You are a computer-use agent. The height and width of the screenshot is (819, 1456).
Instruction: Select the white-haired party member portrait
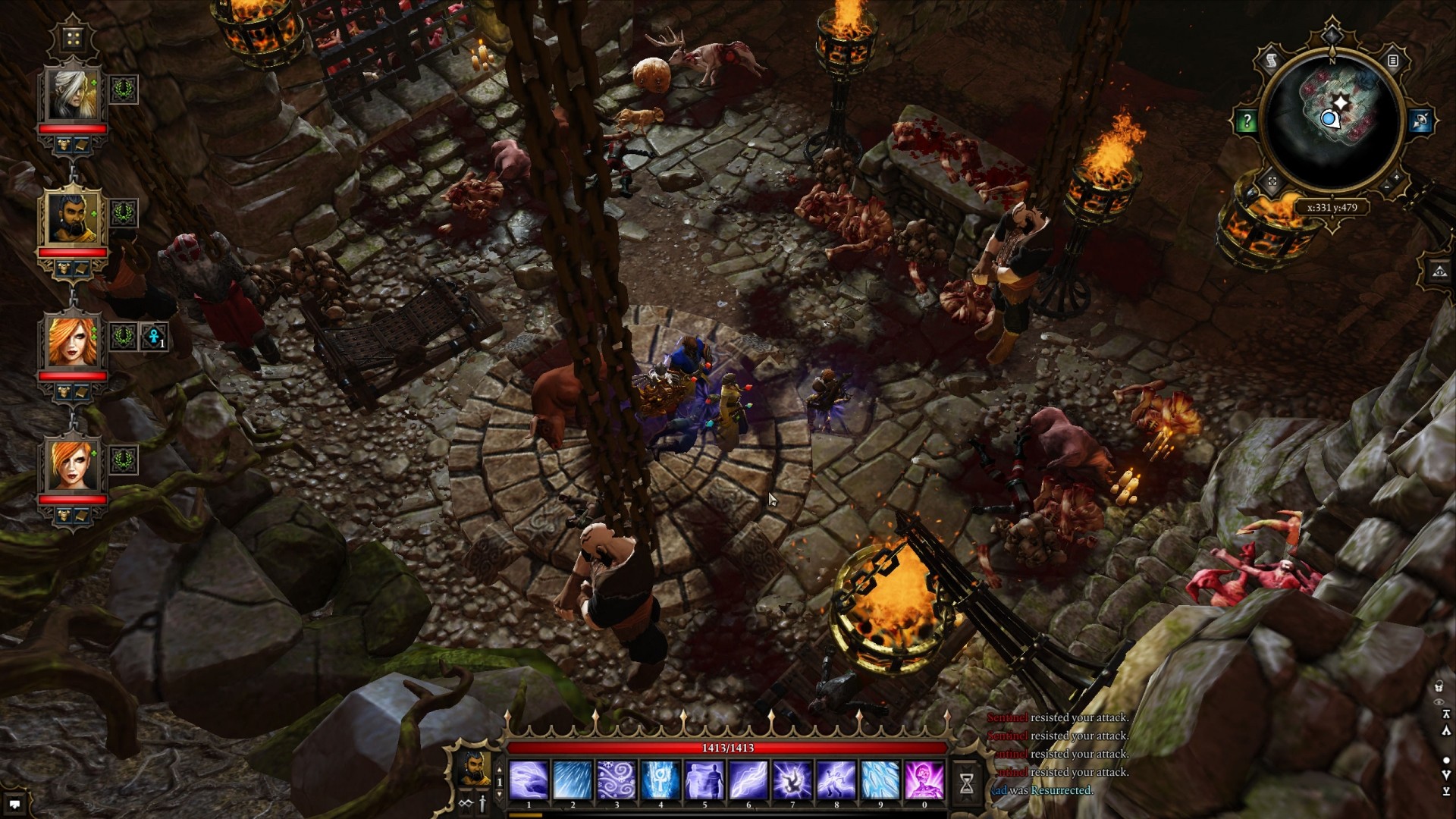click(x=74, y=94)
